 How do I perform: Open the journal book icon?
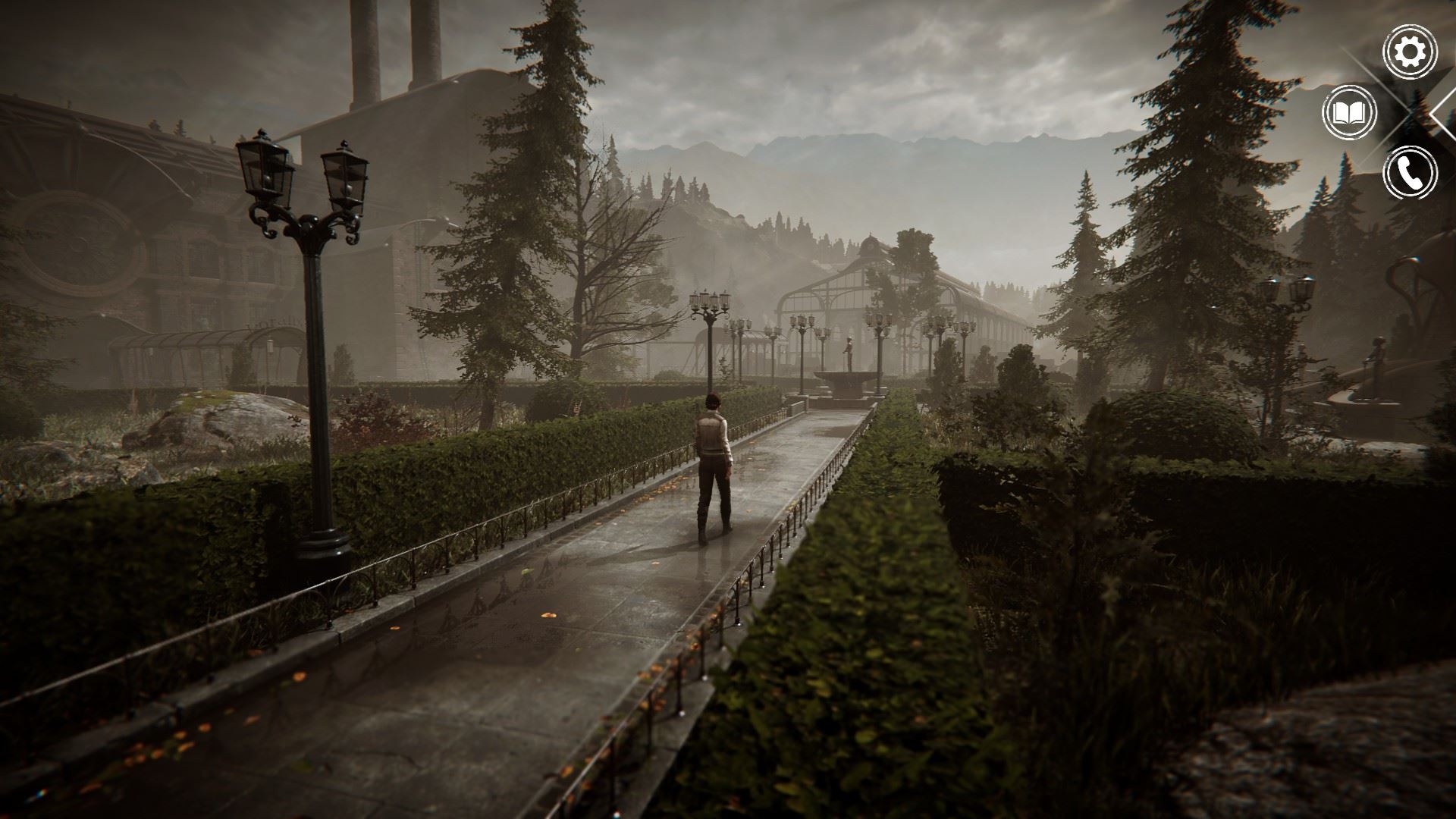(x=1349, y=113)
